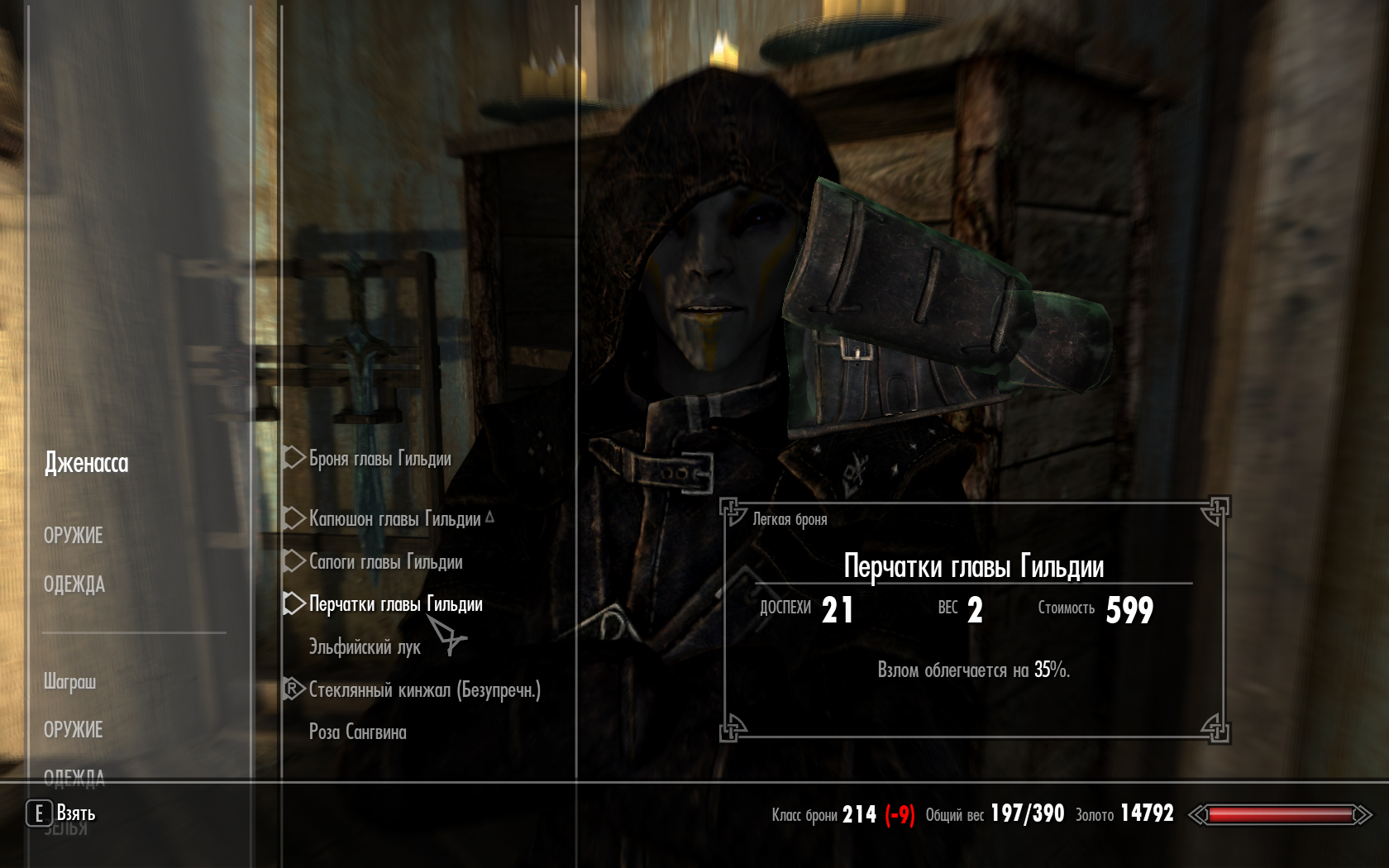1389x868 pixels.
Task: Open the ОРУЖИЕ category under Шаграш
Action: coord(74,730)
